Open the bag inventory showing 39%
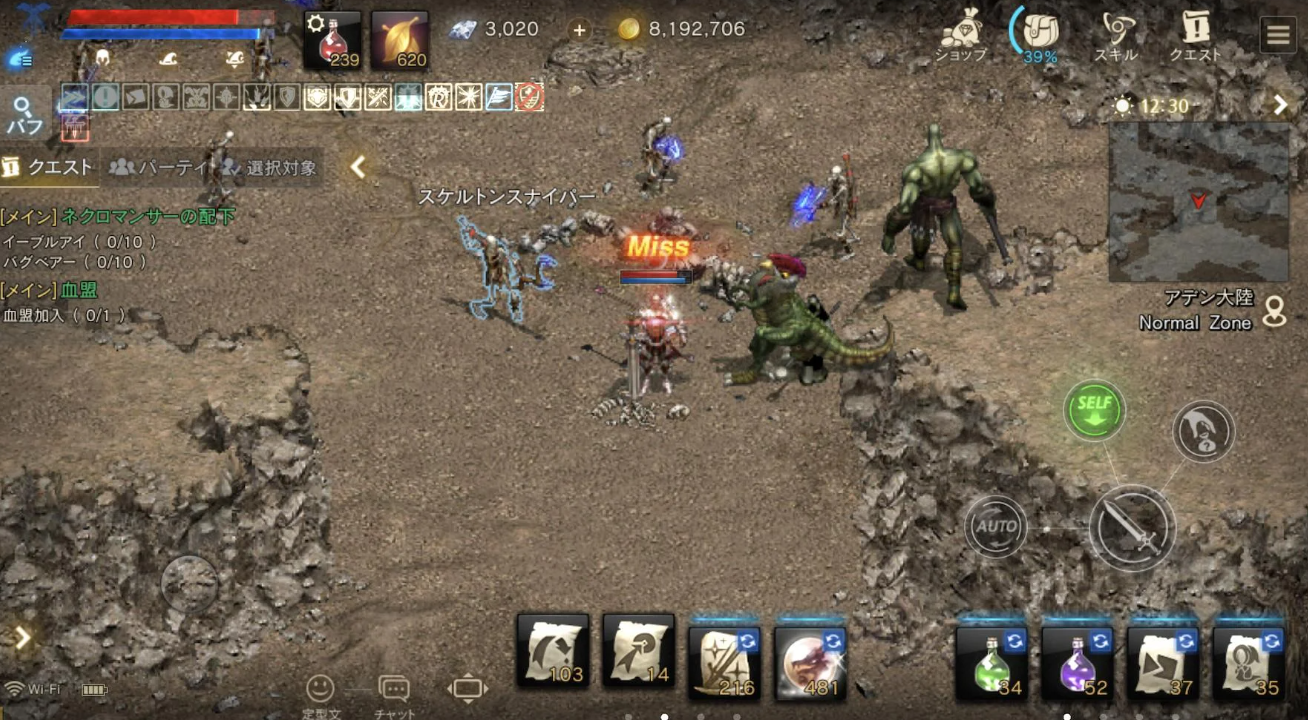Screen dimensions: 1308x720 point(1040,36)
